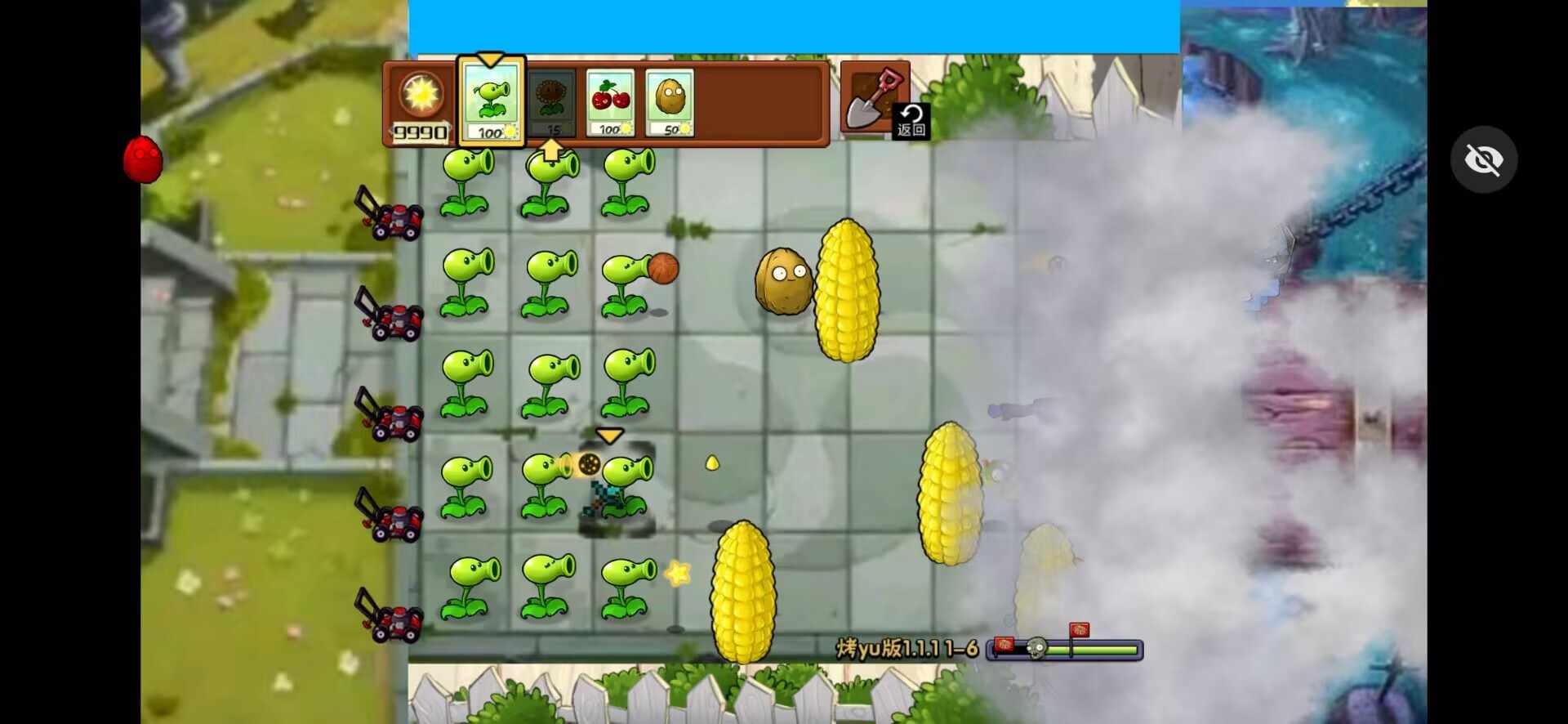Click the yellow arrow above the Peashooter packet
Viewport: 1568px width, 724px height.
[490, 59]
